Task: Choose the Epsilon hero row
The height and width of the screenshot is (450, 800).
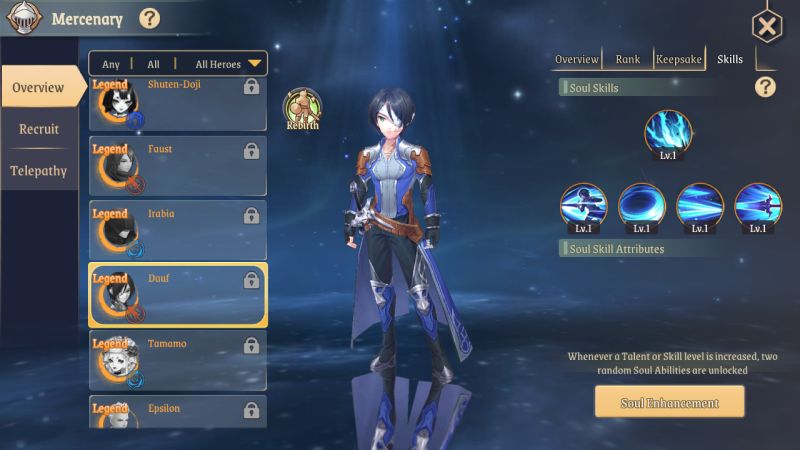Action: [x=178, y=412]
